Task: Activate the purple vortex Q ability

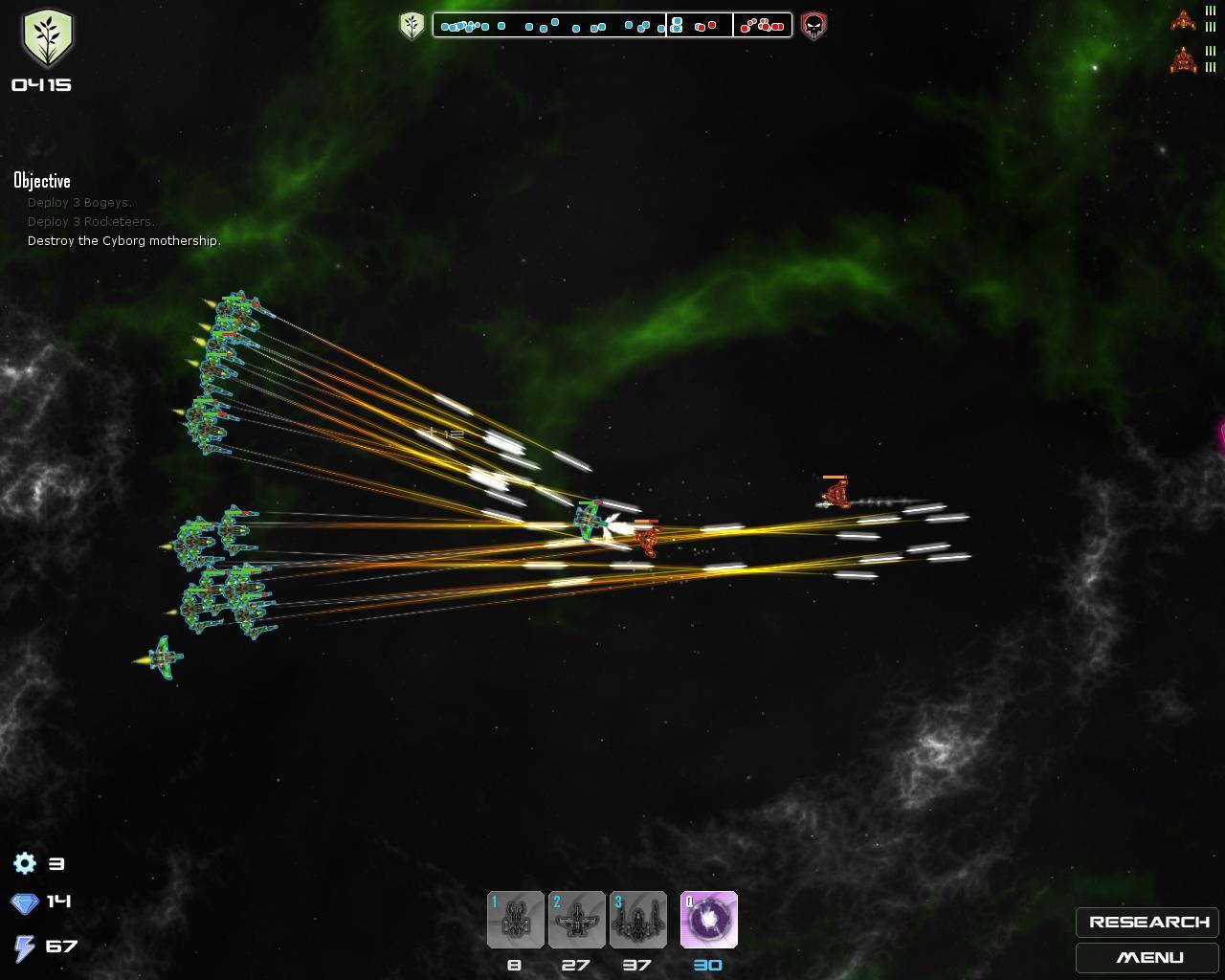Action: click(708, 920)
